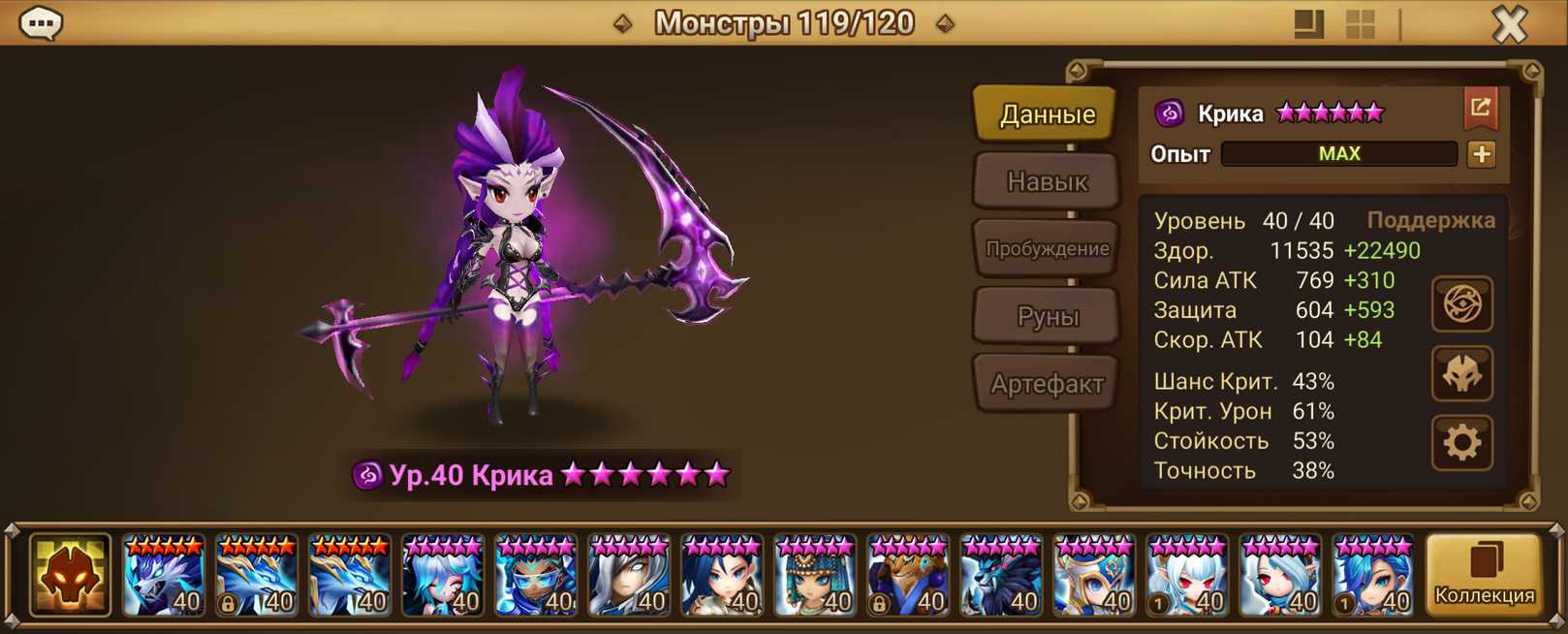Open the chat speech bubble
This screenshot has width=1568, height=634.
[42, 22]
